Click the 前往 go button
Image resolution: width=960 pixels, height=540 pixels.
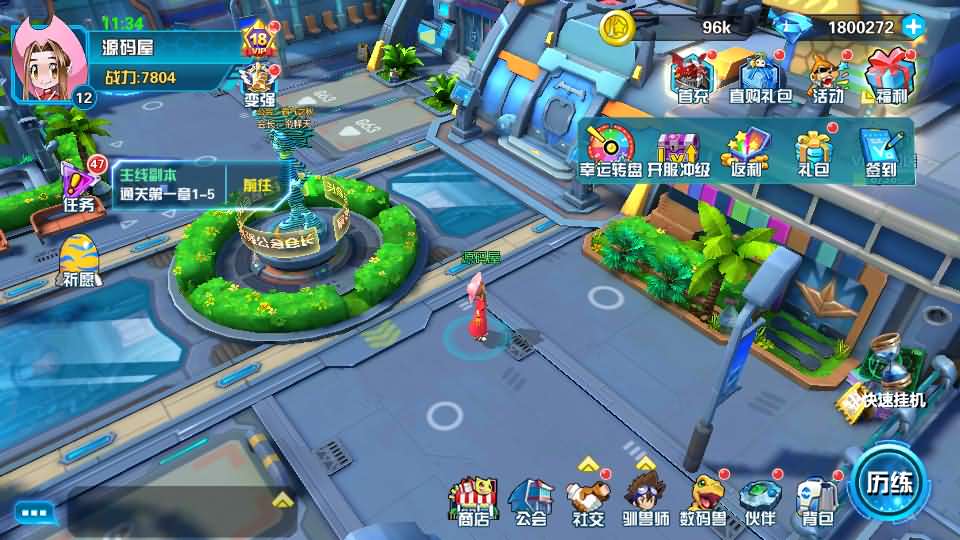257,185
